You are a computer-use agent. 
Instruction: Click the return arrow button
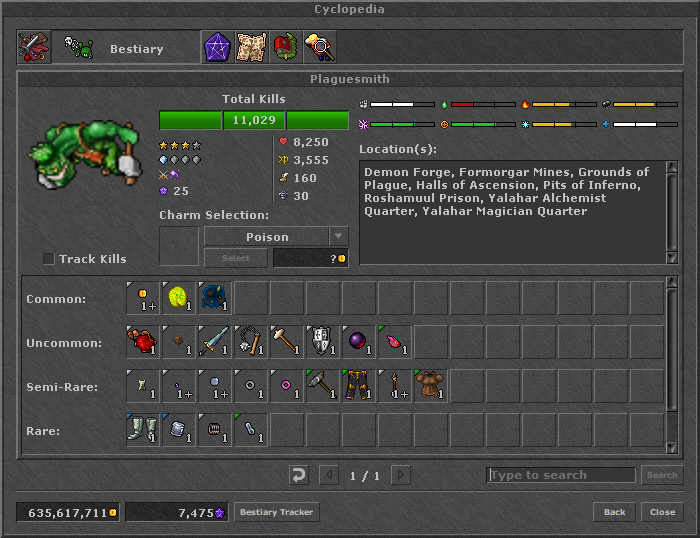tap(298, 475)
